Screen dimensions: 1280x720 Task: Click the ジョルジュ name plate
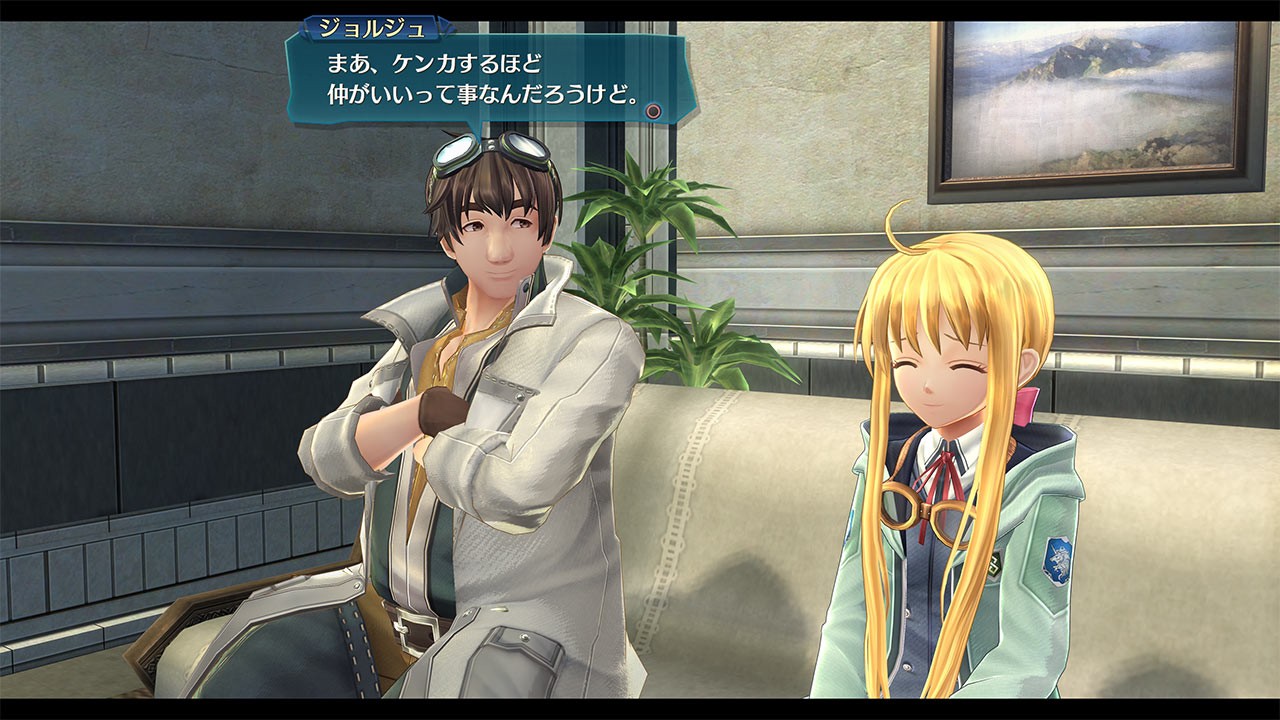(x=370, y=28)
